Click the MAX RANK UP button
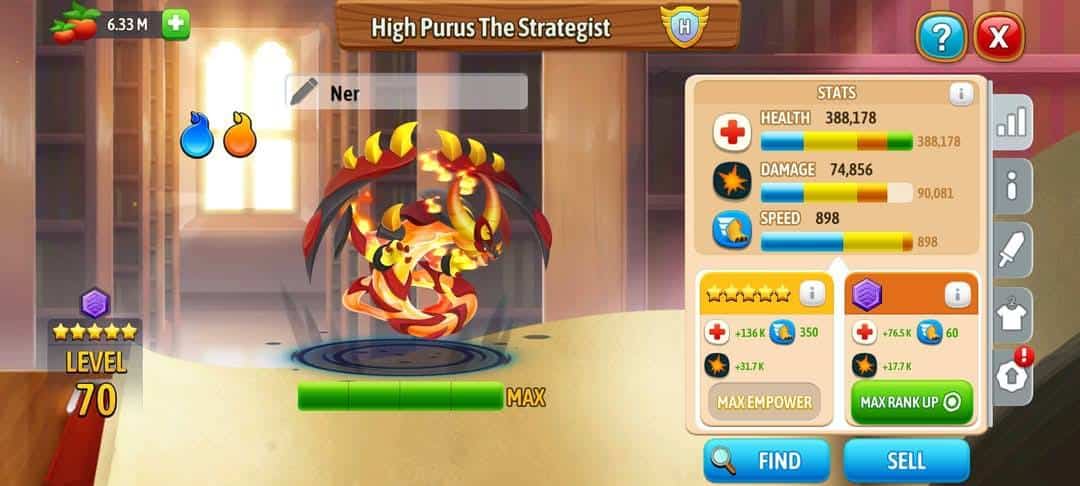1080x486 pixels. click(x=911, y=402)
